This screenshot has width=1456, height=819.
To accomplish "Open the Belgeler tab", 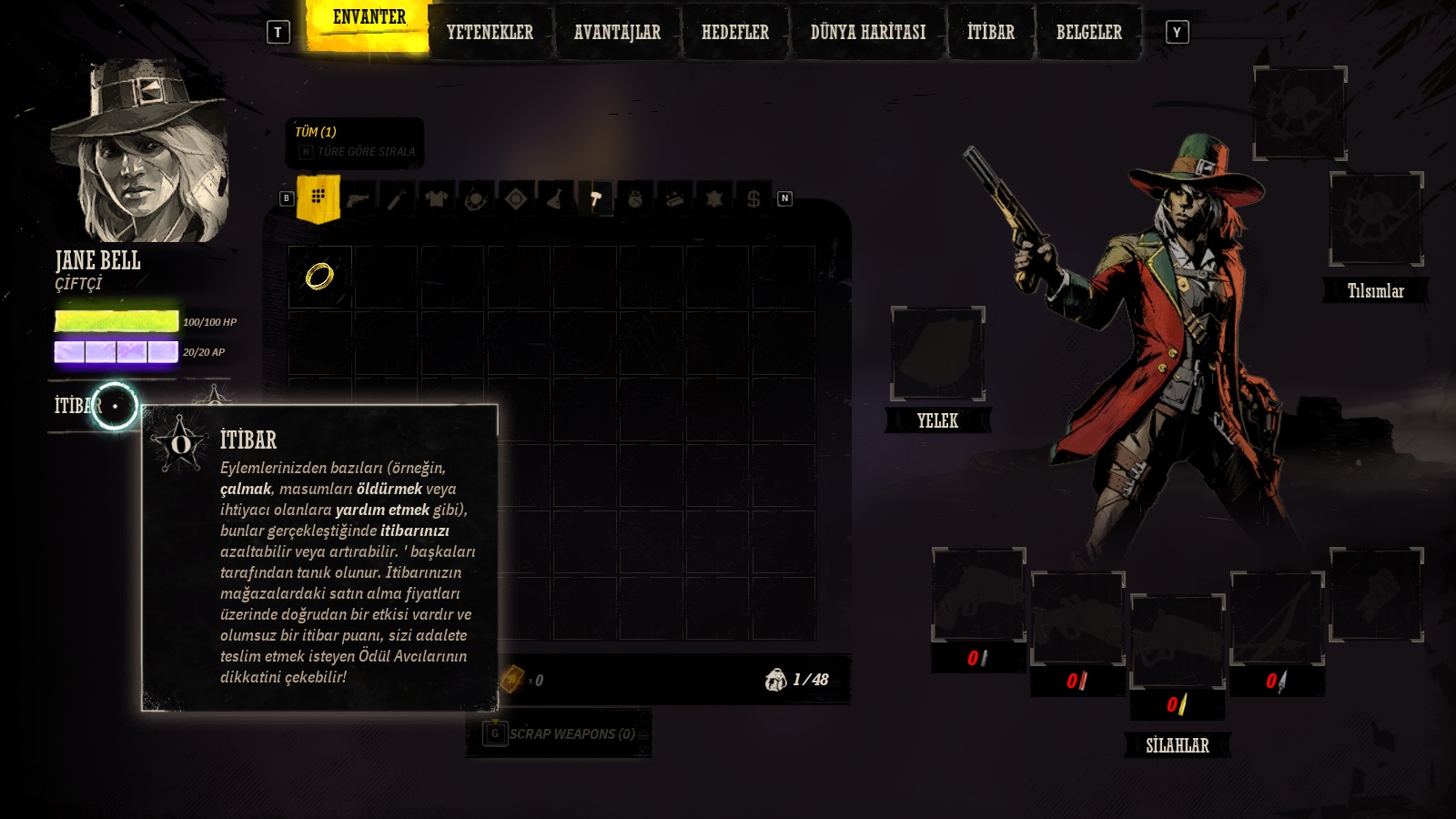I will click(x=1088, y=33).
